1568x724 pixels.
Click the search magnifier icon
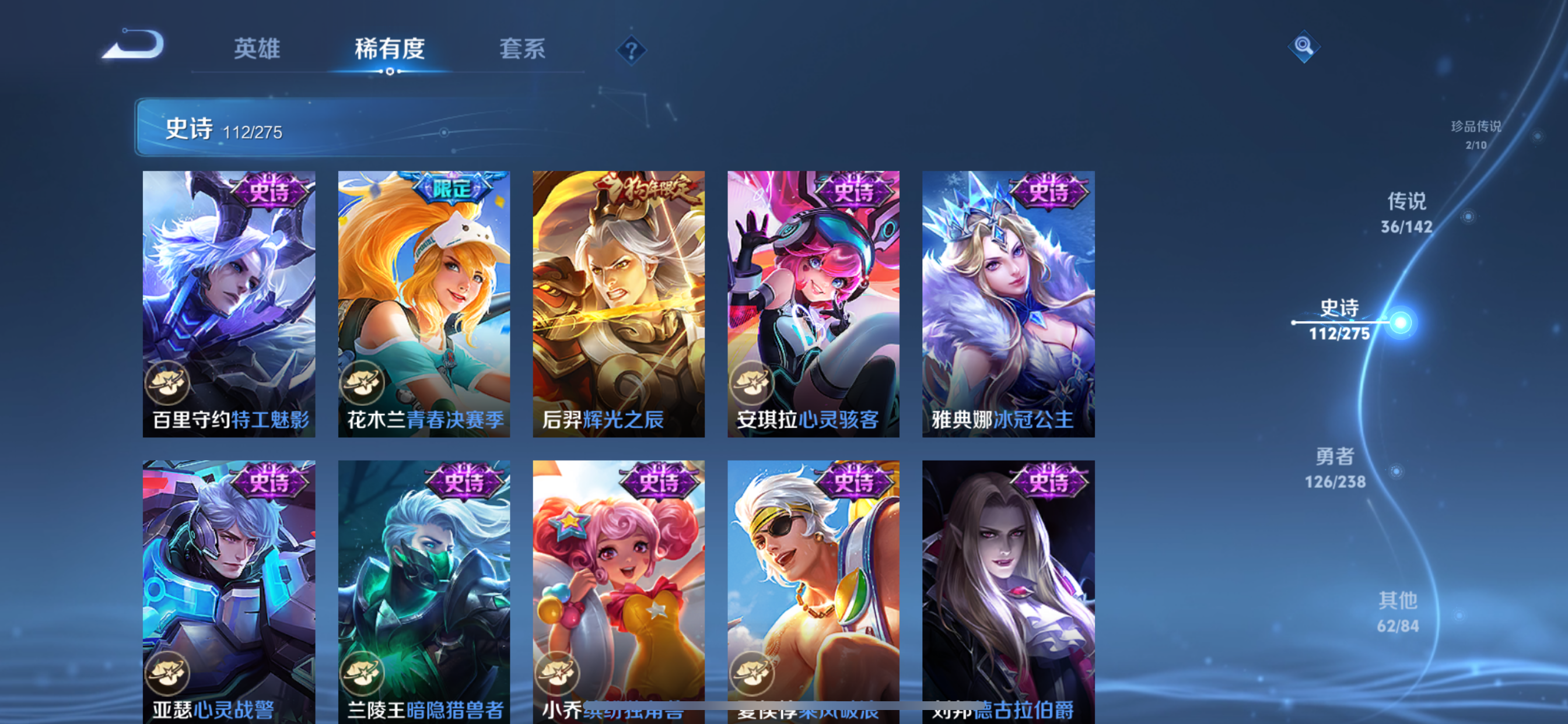(x=1303, y=46)
